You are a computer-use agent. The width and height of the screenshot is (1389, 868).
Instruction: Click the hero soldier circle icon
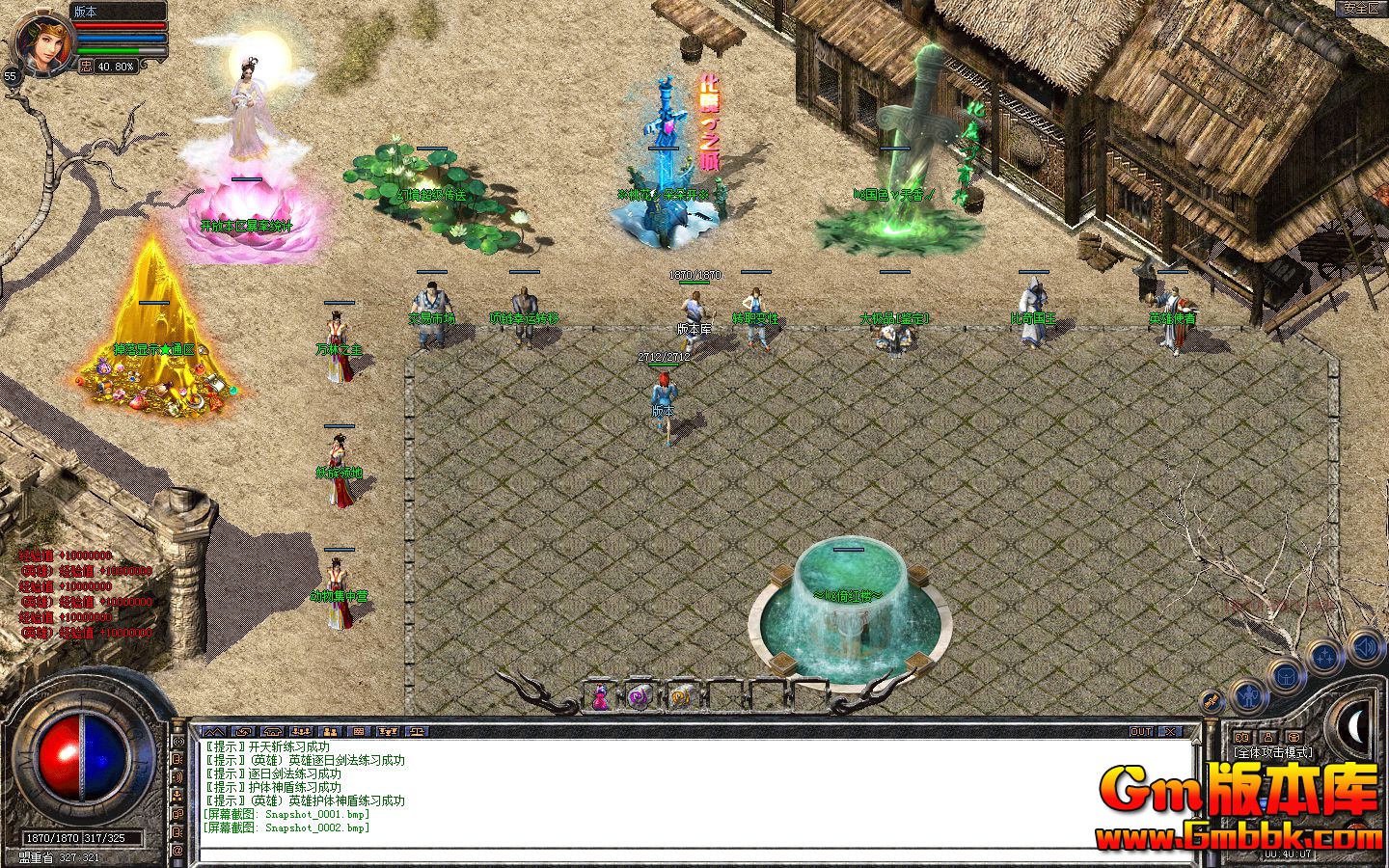(x=1249, y=697)
